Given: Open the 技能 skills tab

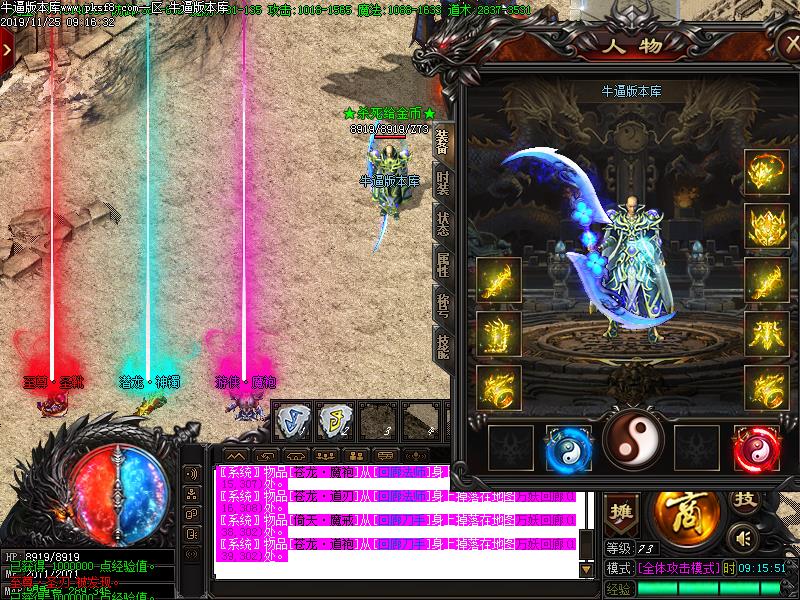Looking at the screenshot, I should tap(443, 343).
